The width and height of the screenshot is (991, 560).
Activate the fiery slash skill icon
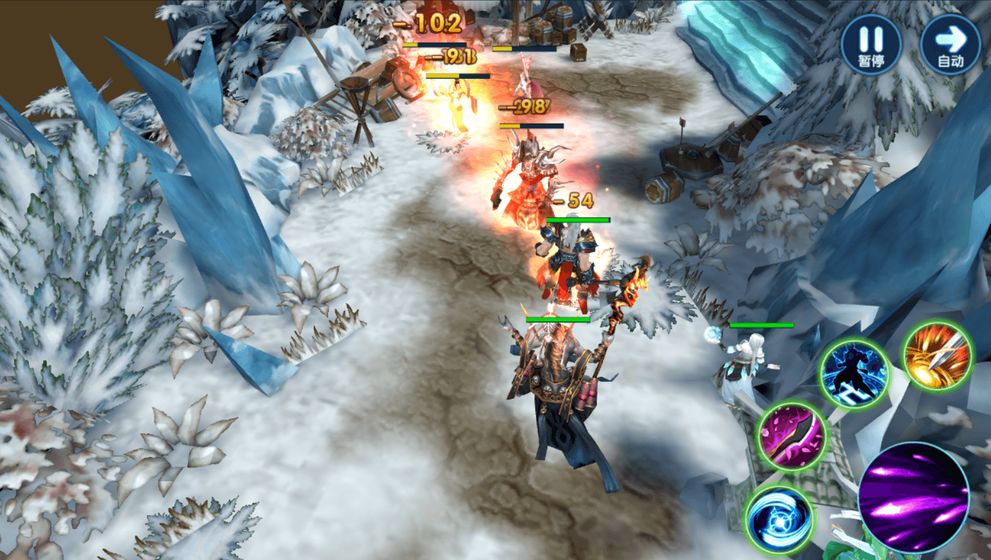(x=937, y=356)
